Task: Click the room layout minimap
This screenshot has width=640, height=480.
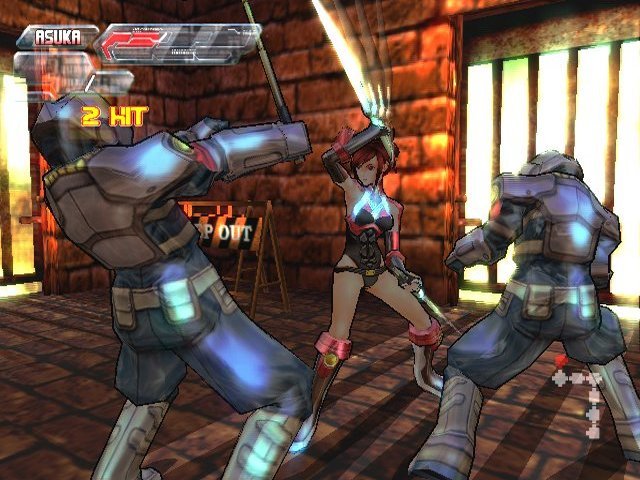Action: pyautogui.click(x=583, y=390)
